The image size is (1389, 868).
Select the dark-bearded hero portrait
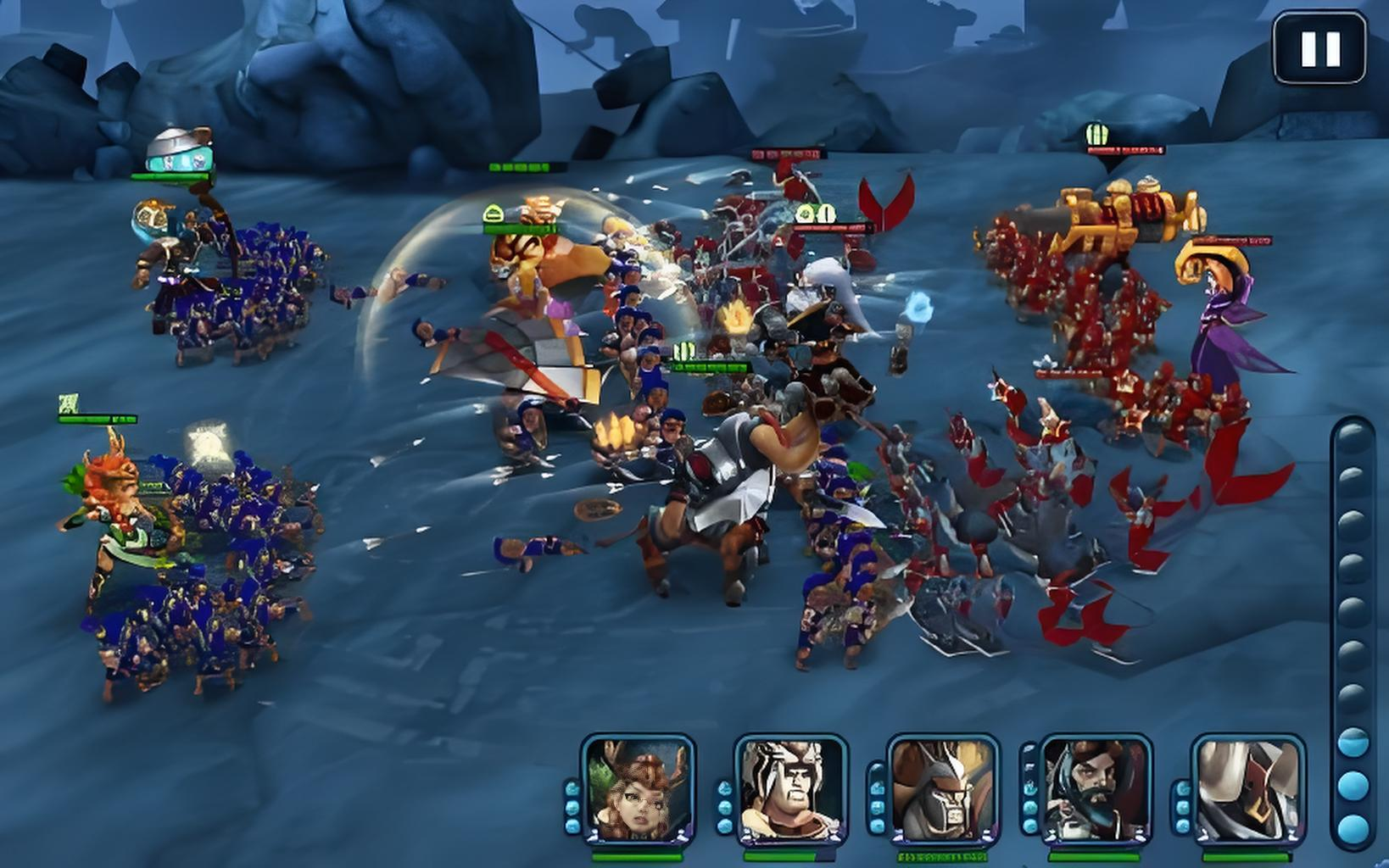coord(1096,789)
